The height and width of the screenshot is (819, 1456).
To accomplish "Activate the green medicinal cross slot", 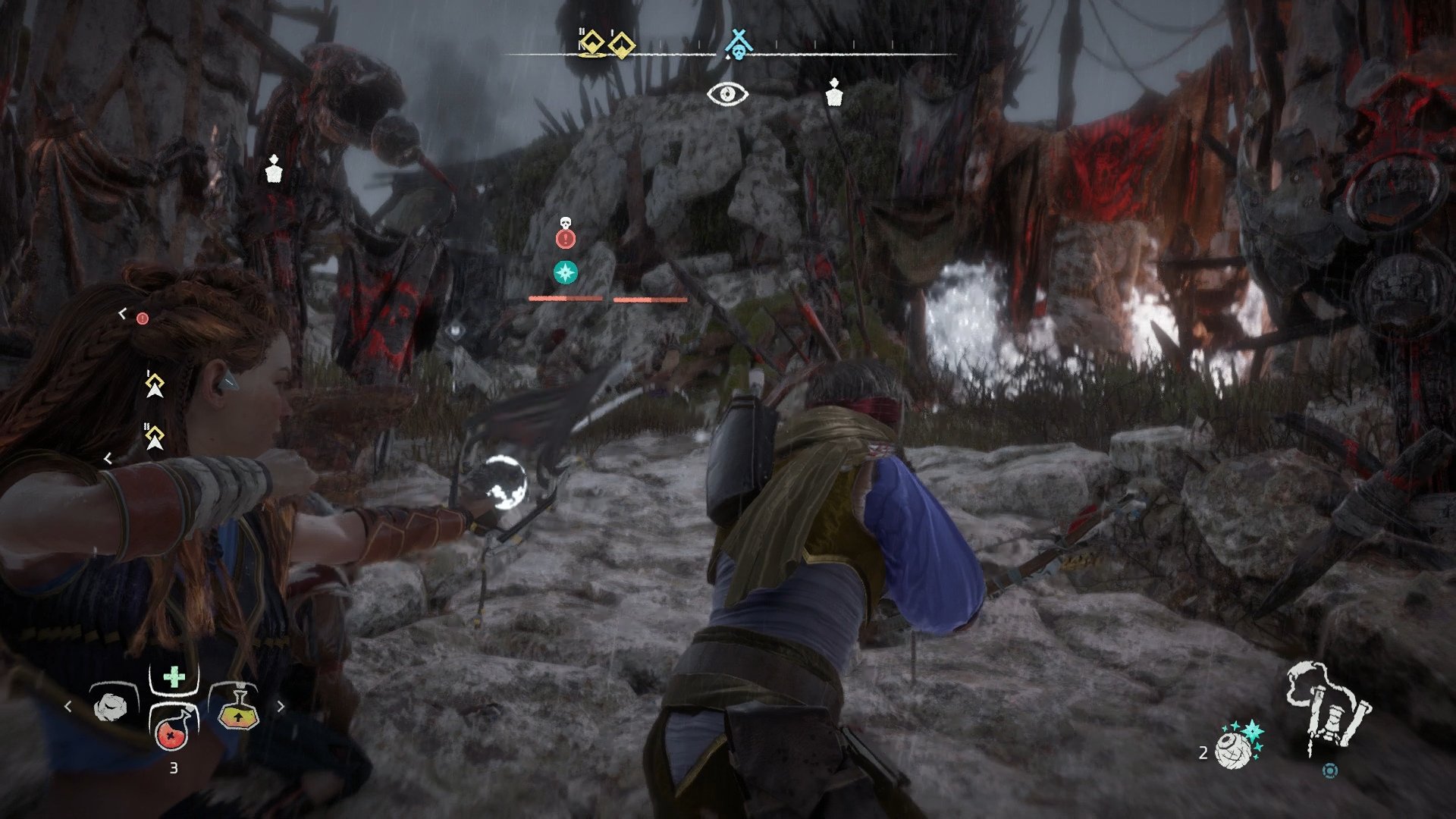I will pos(174,676).
